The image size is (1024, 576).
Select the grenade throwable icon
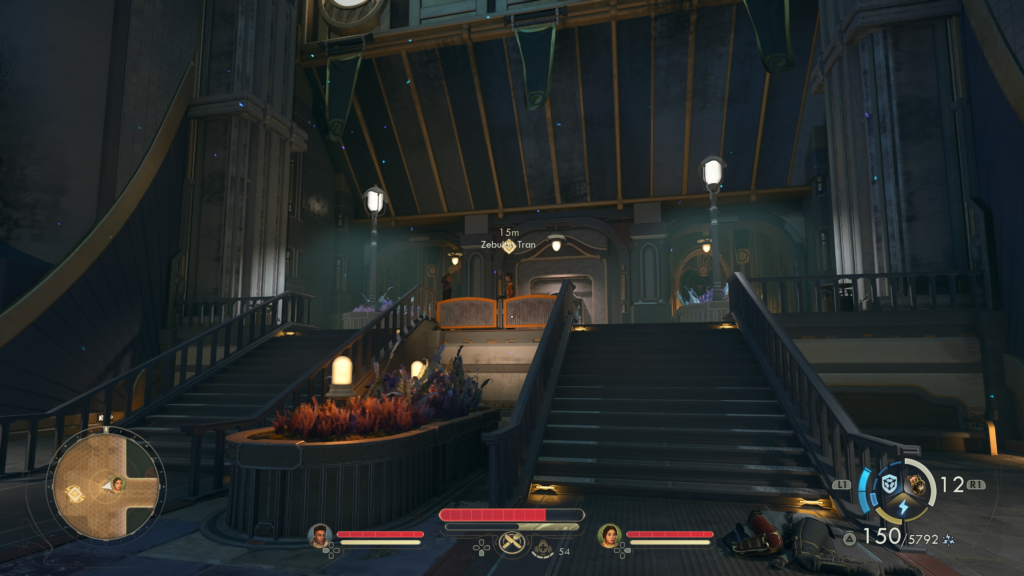click(x=917, y=484)
